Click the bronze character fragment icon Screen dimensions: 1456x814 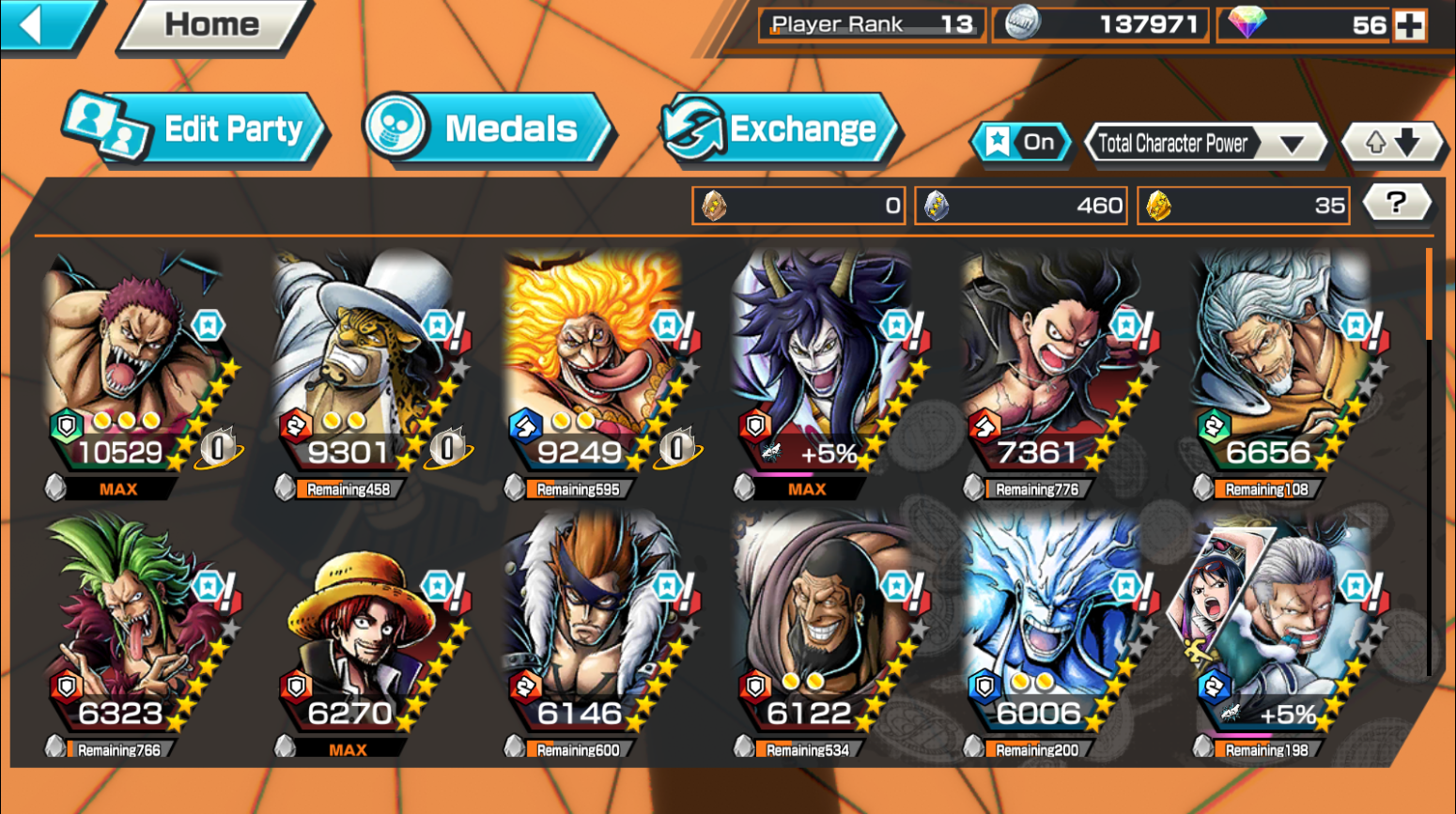tap(713, 205)
